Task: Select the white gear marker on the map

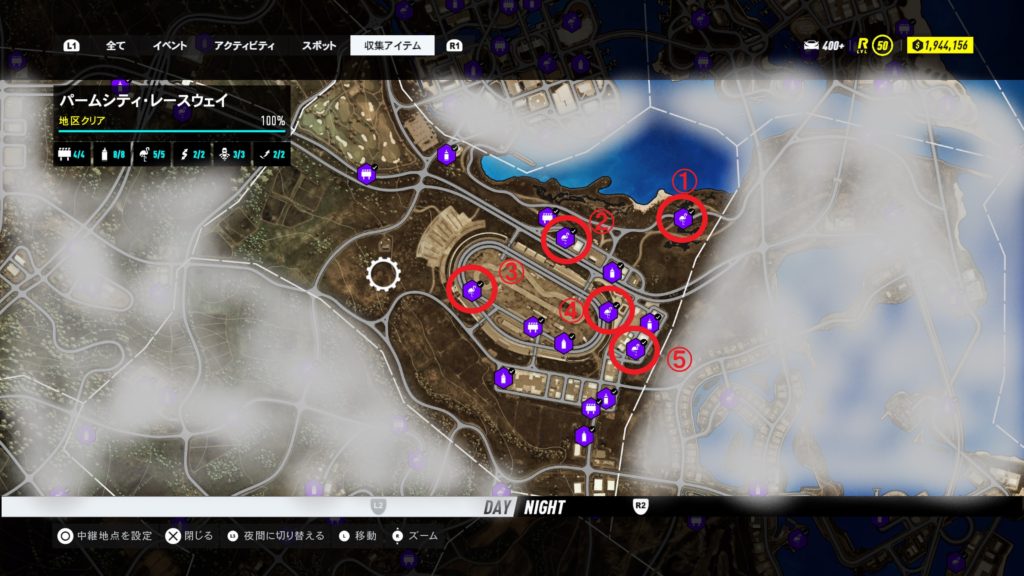Action: click(383, 273)
